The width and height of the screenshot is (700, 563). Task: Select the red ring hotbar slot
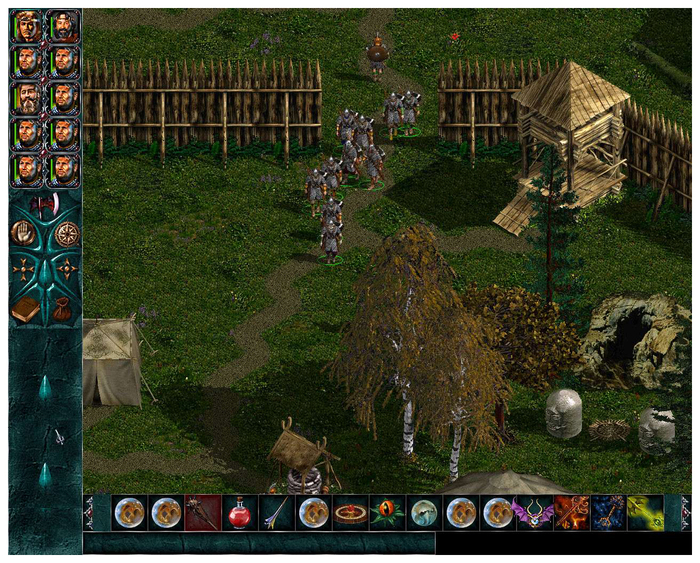349,512
